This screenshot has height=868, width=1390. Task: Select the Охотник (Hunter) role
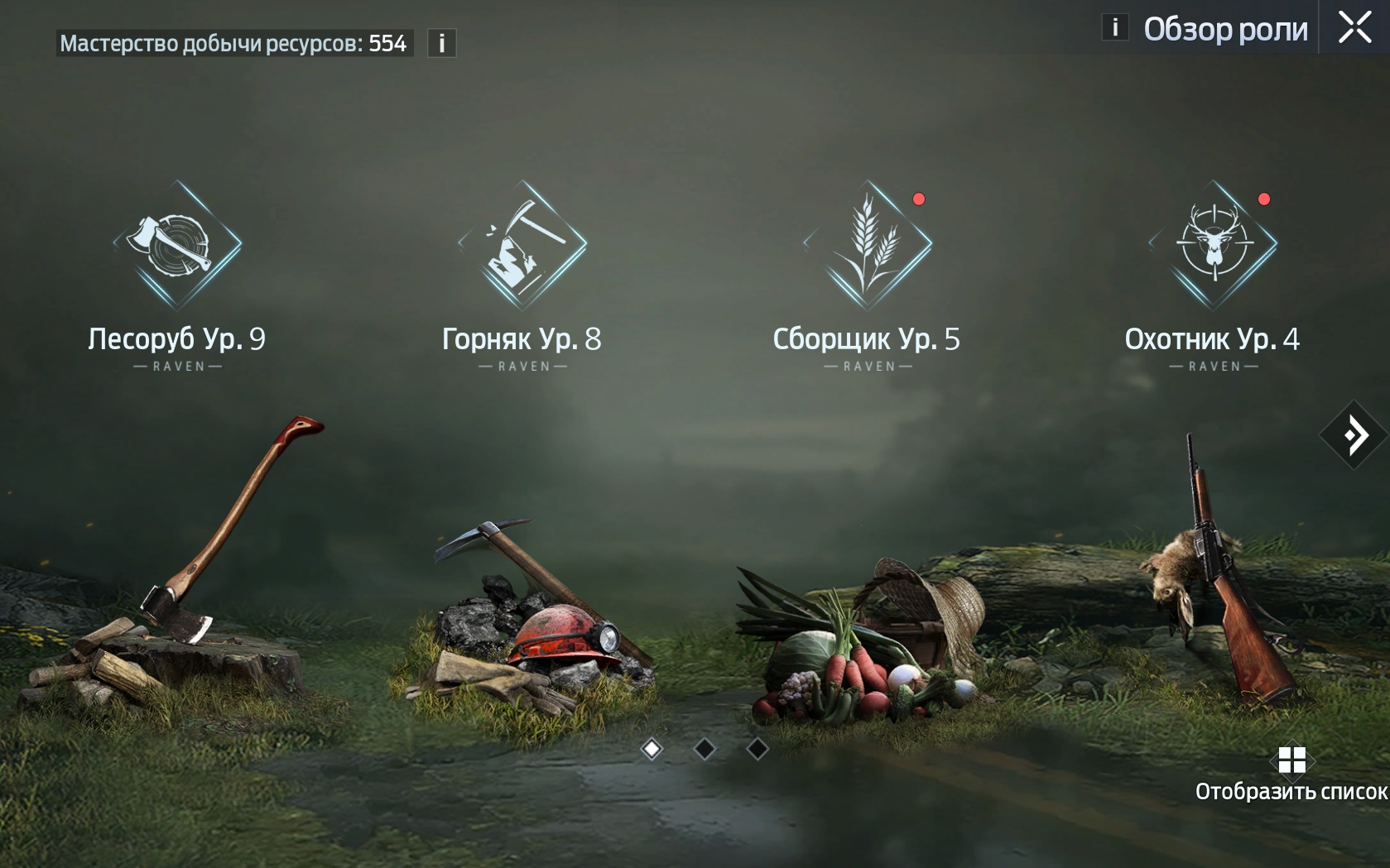coord(1213,245)
